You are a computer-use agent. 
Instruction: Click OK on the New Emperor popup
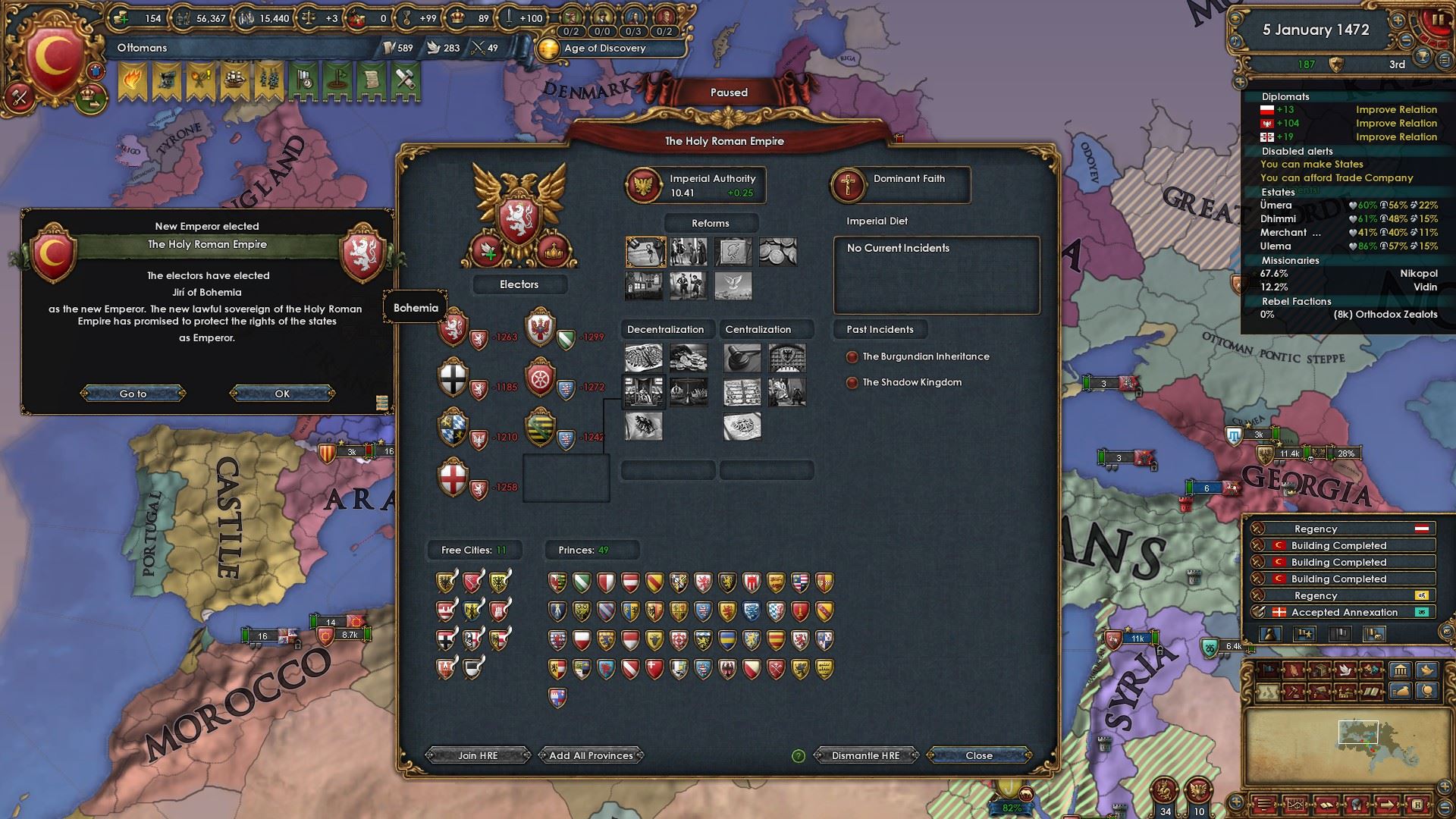click(x=282, y=394)
